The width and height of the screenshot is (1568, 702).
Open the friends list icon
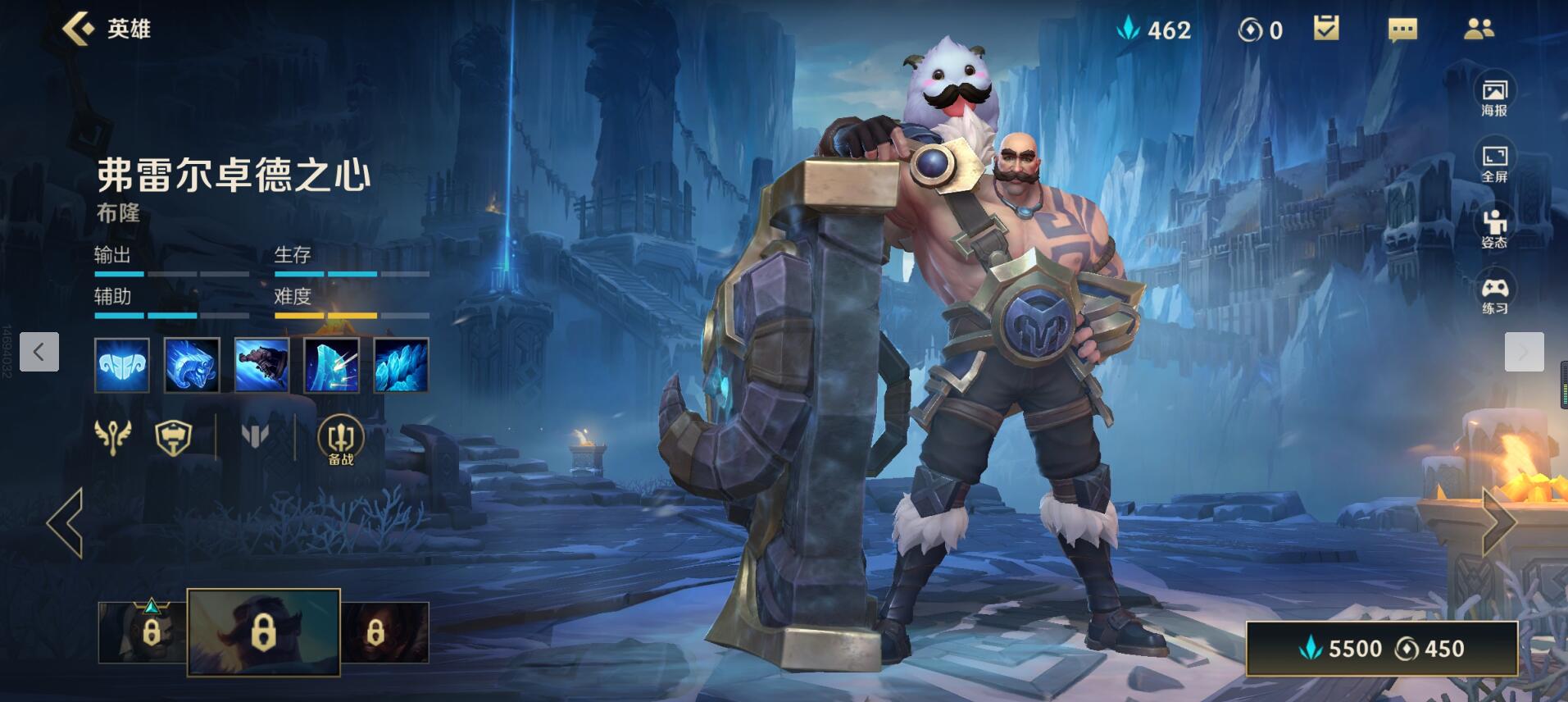[1479, 30]
